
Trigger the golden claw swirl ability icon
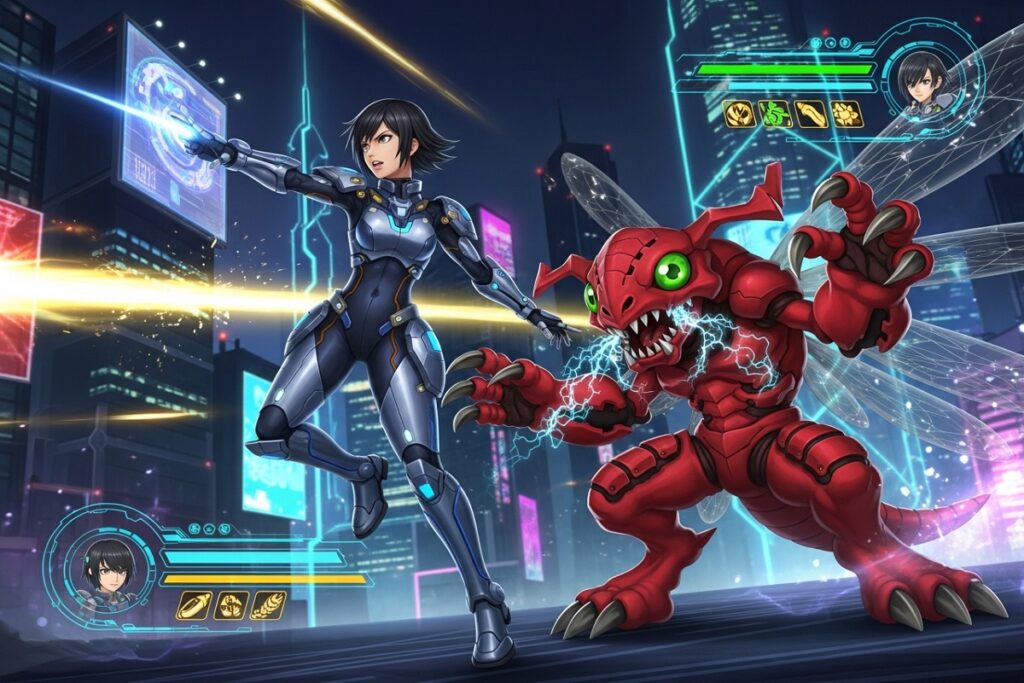pos(738,113)
